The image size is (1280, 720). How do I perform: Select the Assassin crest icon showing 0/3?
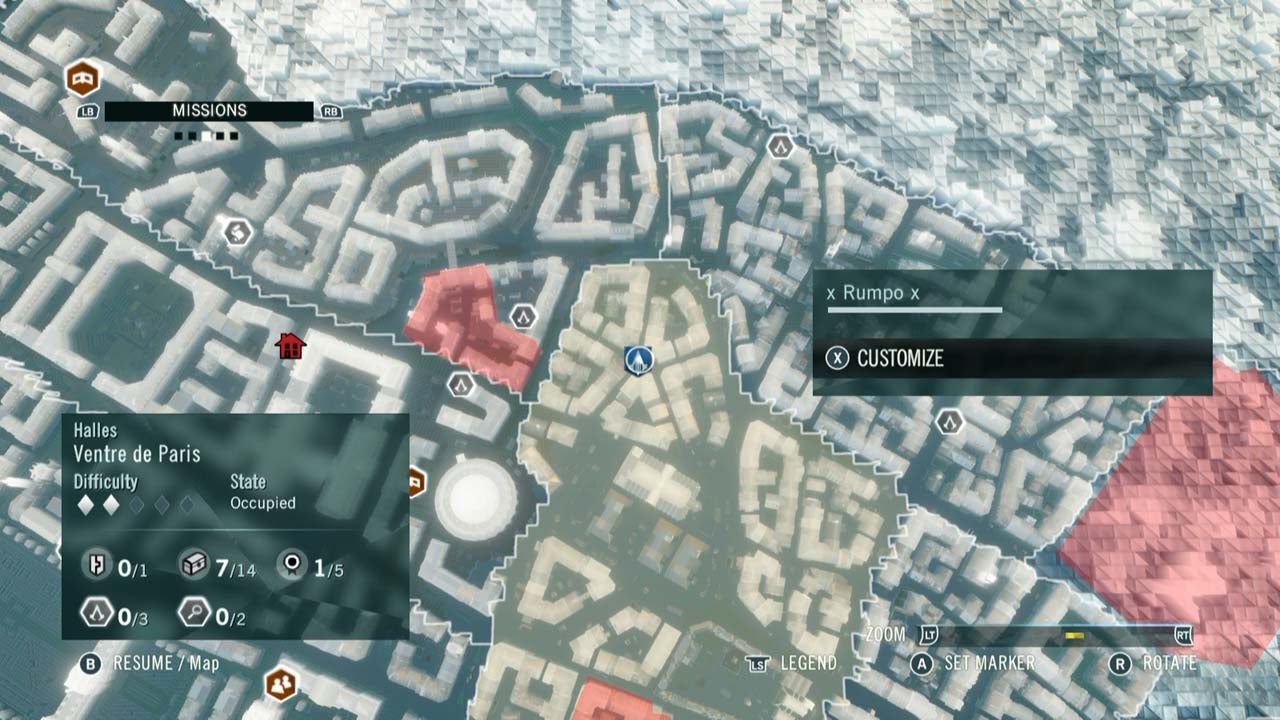95,610
